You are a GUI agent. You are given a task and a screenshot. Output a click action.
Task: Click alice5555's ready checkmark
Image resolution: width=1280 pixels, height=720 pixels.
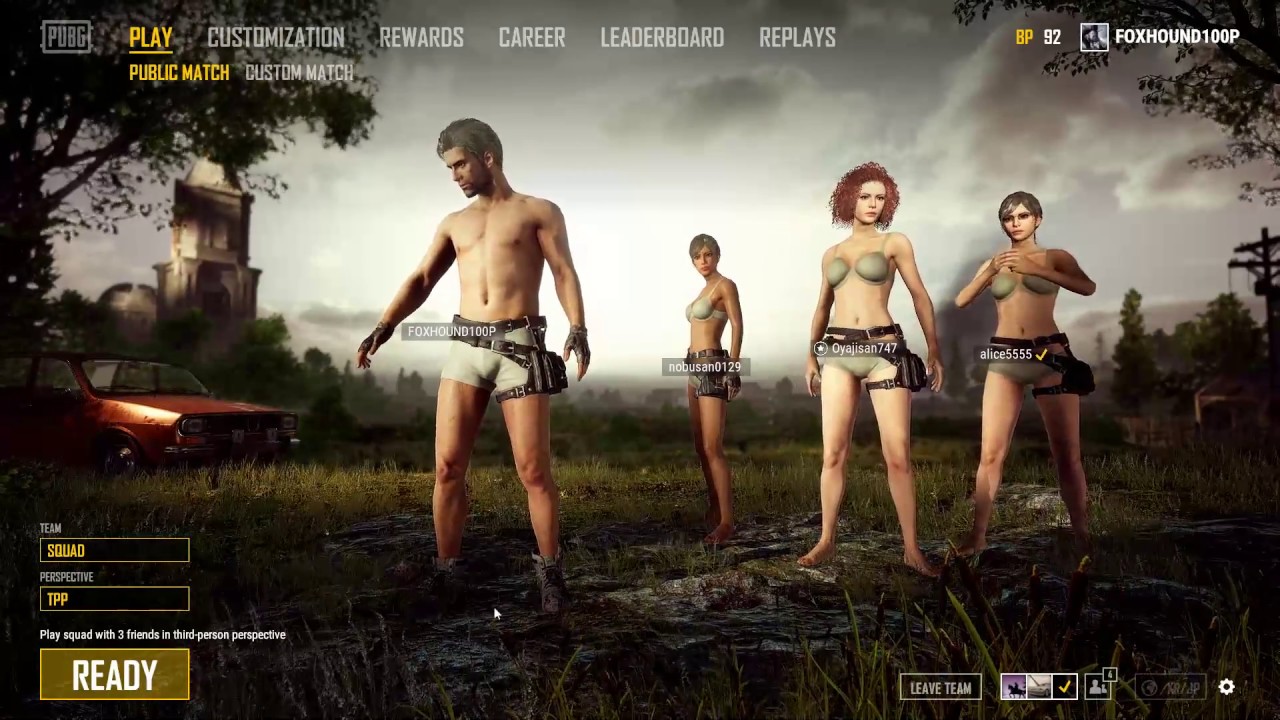coord(1041,353)
